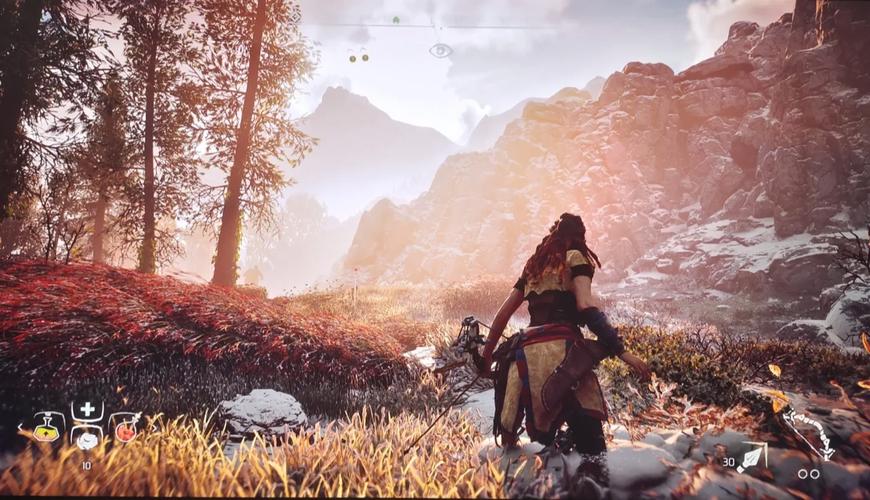Select the green marker on the compass

click(396, 19)
